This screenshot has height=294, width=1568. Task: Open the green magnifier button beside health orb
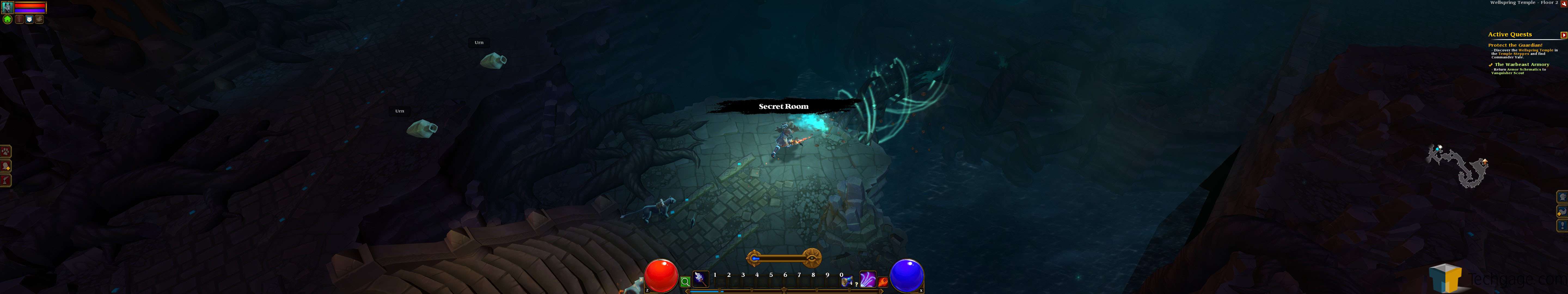tap(685, 282)
